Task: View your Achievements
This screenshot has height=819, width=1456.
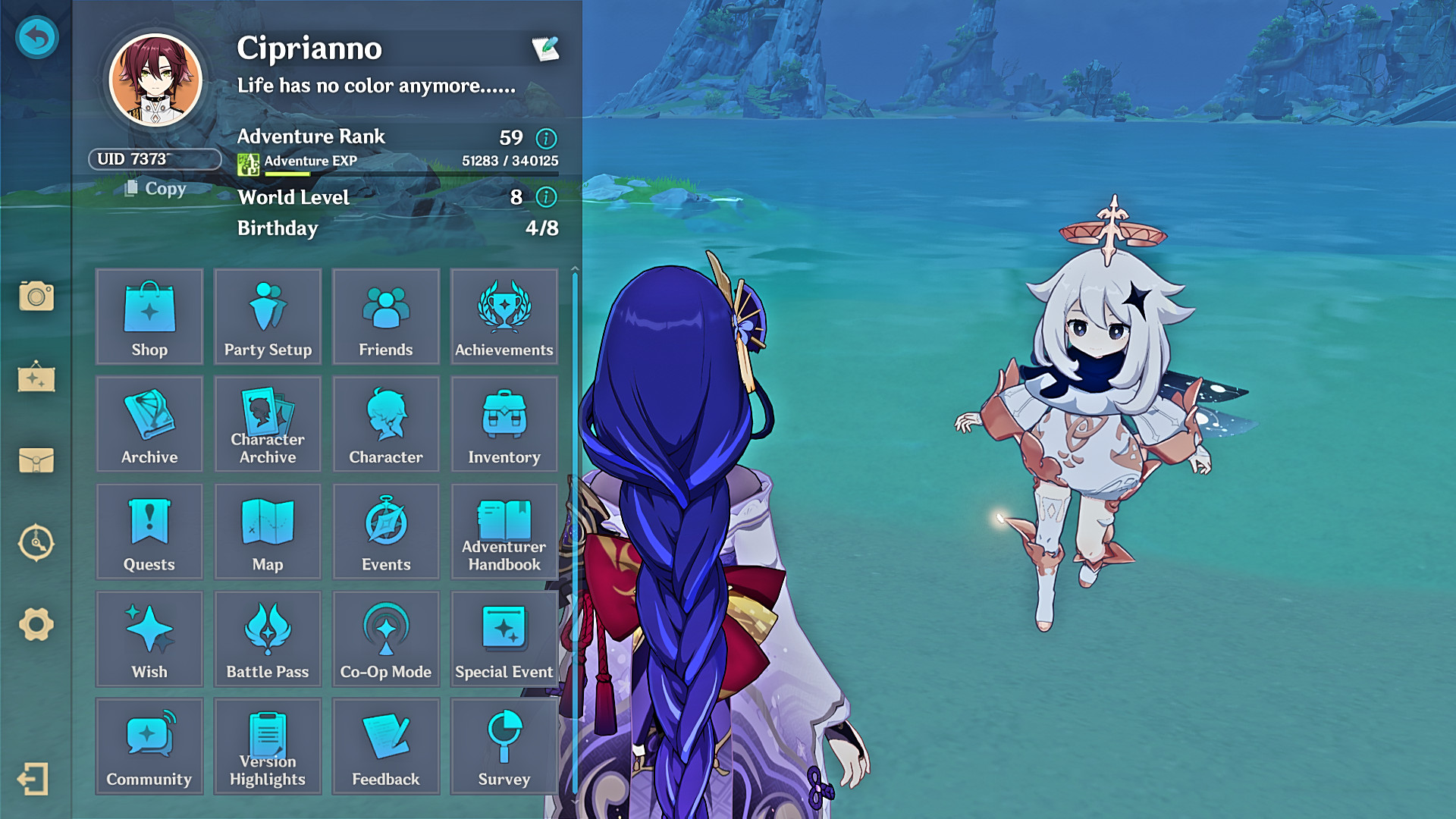Action: [504, 317]
